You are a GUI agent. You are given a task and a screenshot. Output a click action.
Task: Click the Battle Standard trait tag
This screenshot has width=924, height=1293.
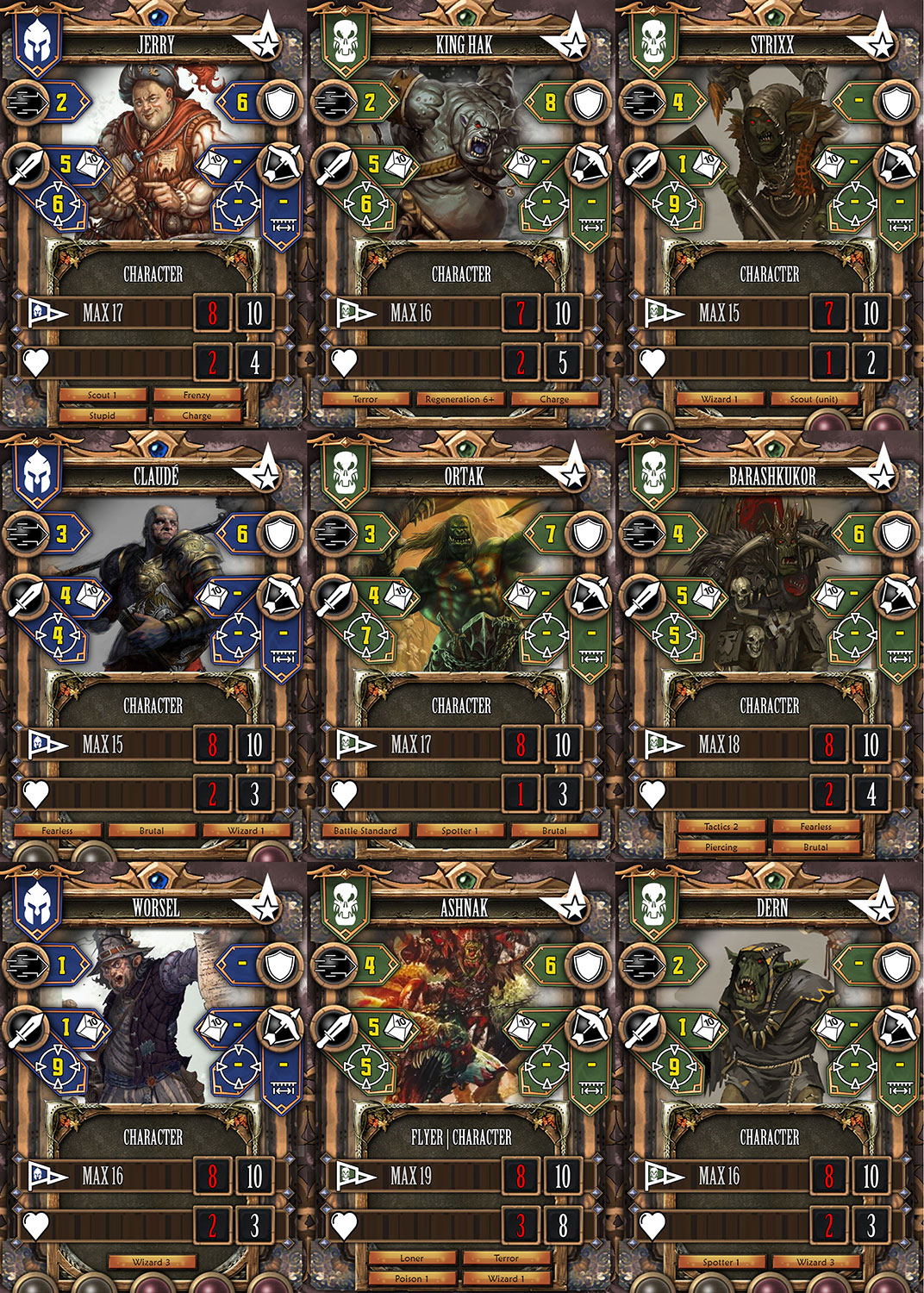tap(365, 831)
